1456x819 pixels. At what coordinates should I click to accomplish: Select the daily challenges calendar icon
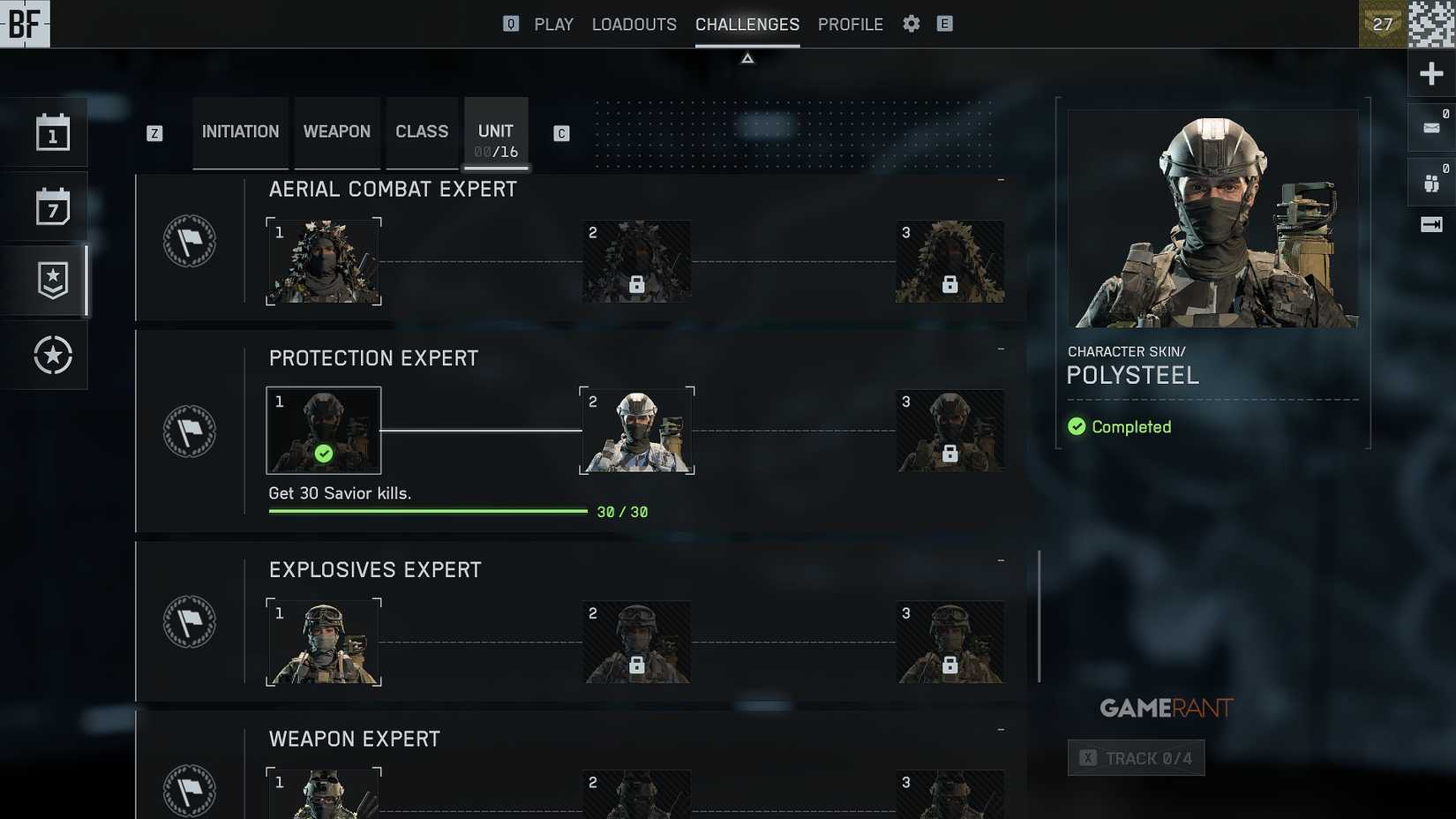click(x=51, y=131)
